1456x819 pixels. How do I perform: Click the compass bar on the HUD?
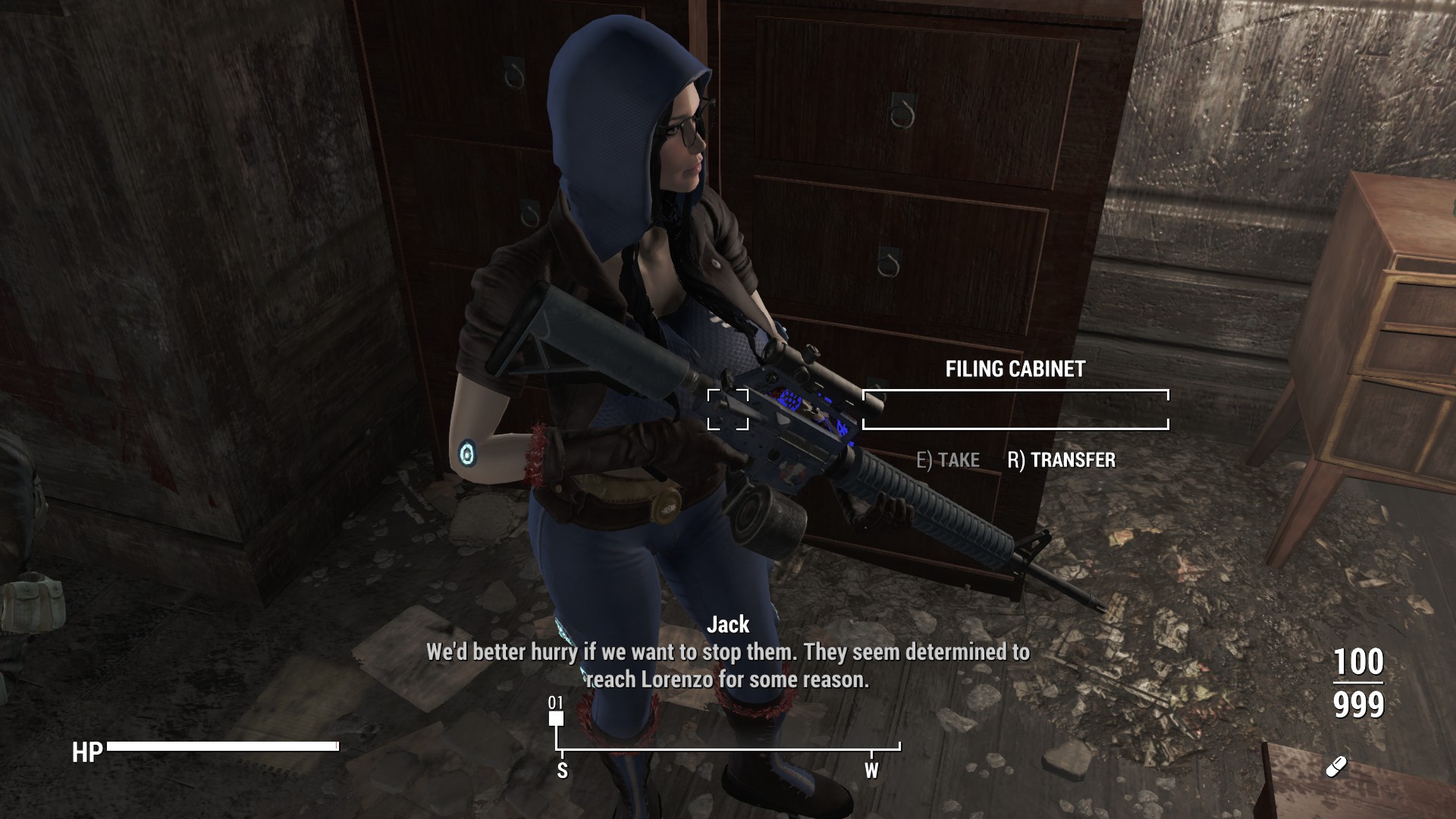click(x=728, y=749)
